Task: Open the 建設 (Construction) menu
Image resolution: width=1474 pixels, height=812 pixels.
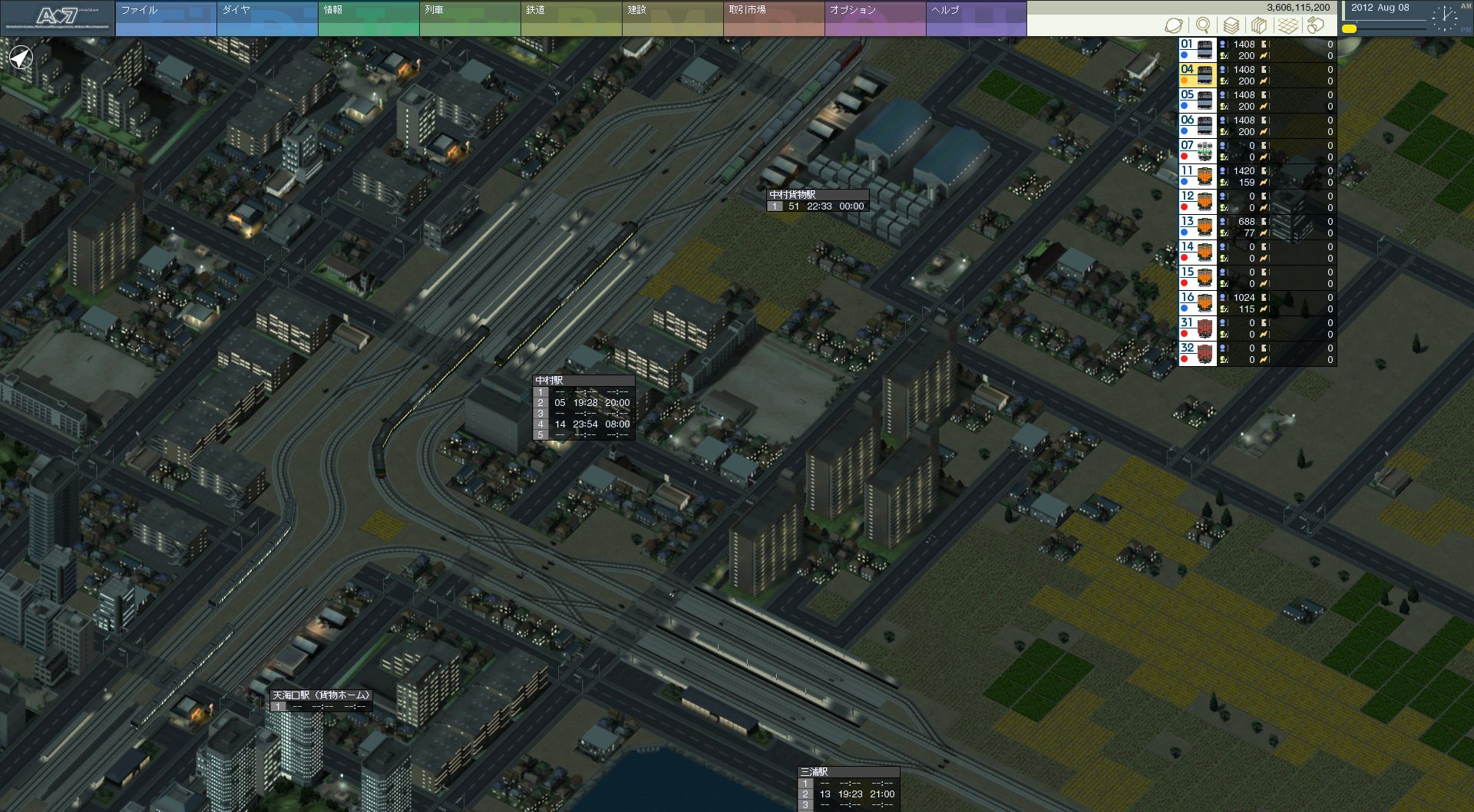Action: (672, 18)
